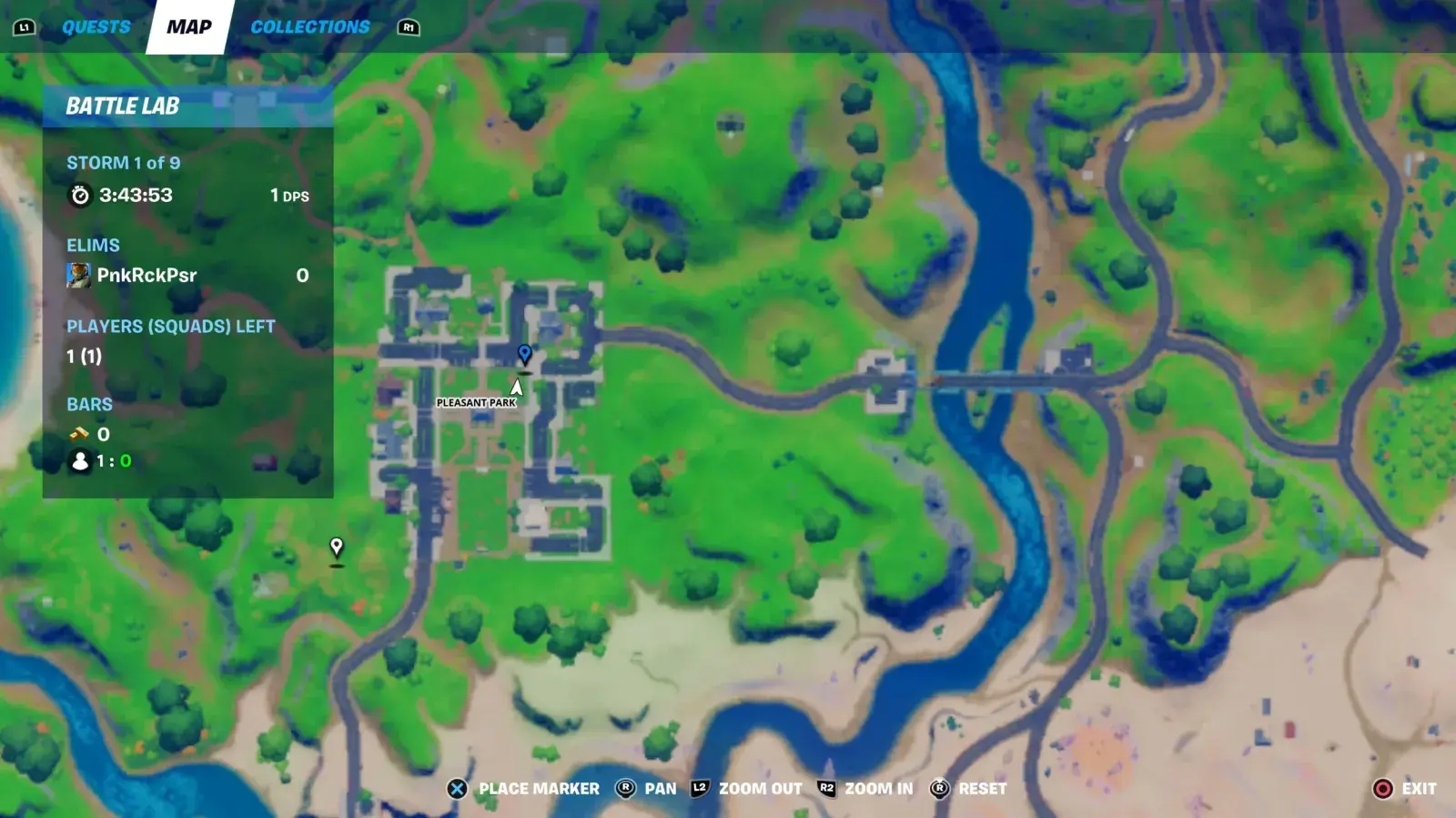Click the person icon next to the 1:0 count
1456x818 pixels.
tap(78, 461)
